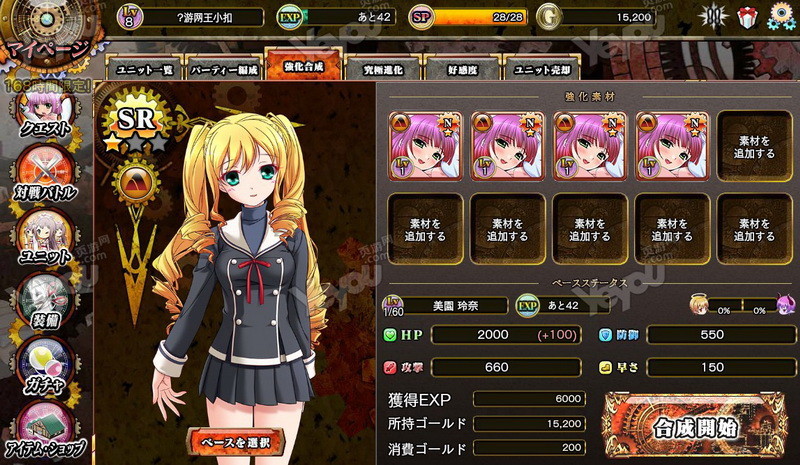800x465 pixels.
Task: Open the 究極進化 tab
Action: (x=382, y=68)
